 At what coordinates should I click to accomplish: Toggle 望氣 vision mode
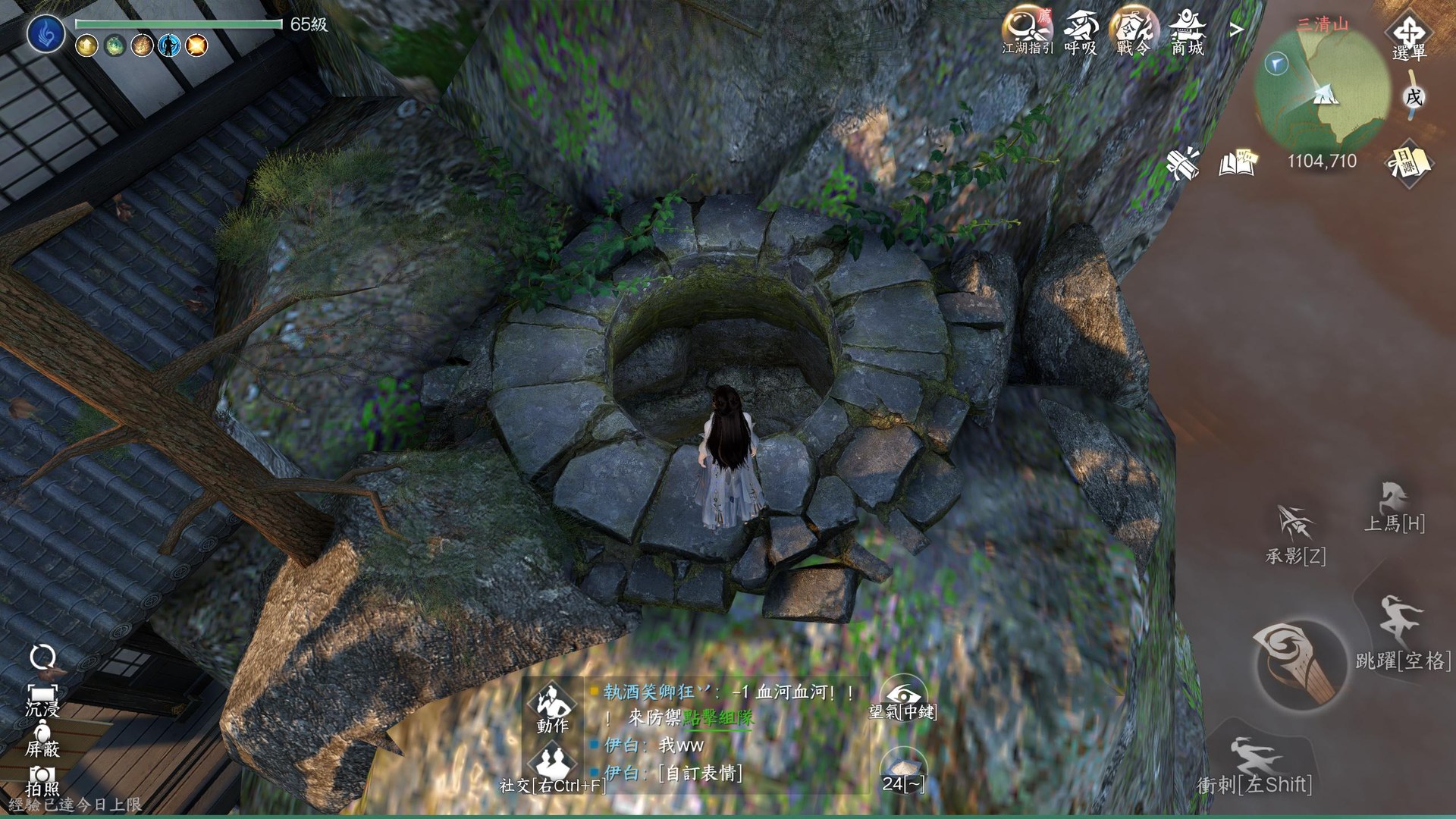pos(902,698)
